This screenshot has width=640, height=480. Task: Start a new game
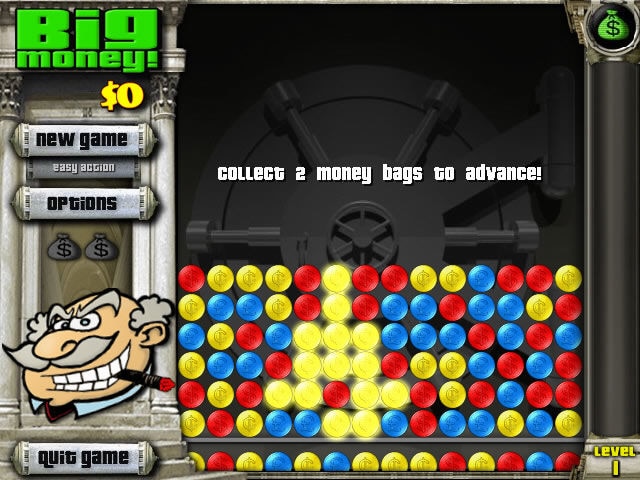click(82, 139)
